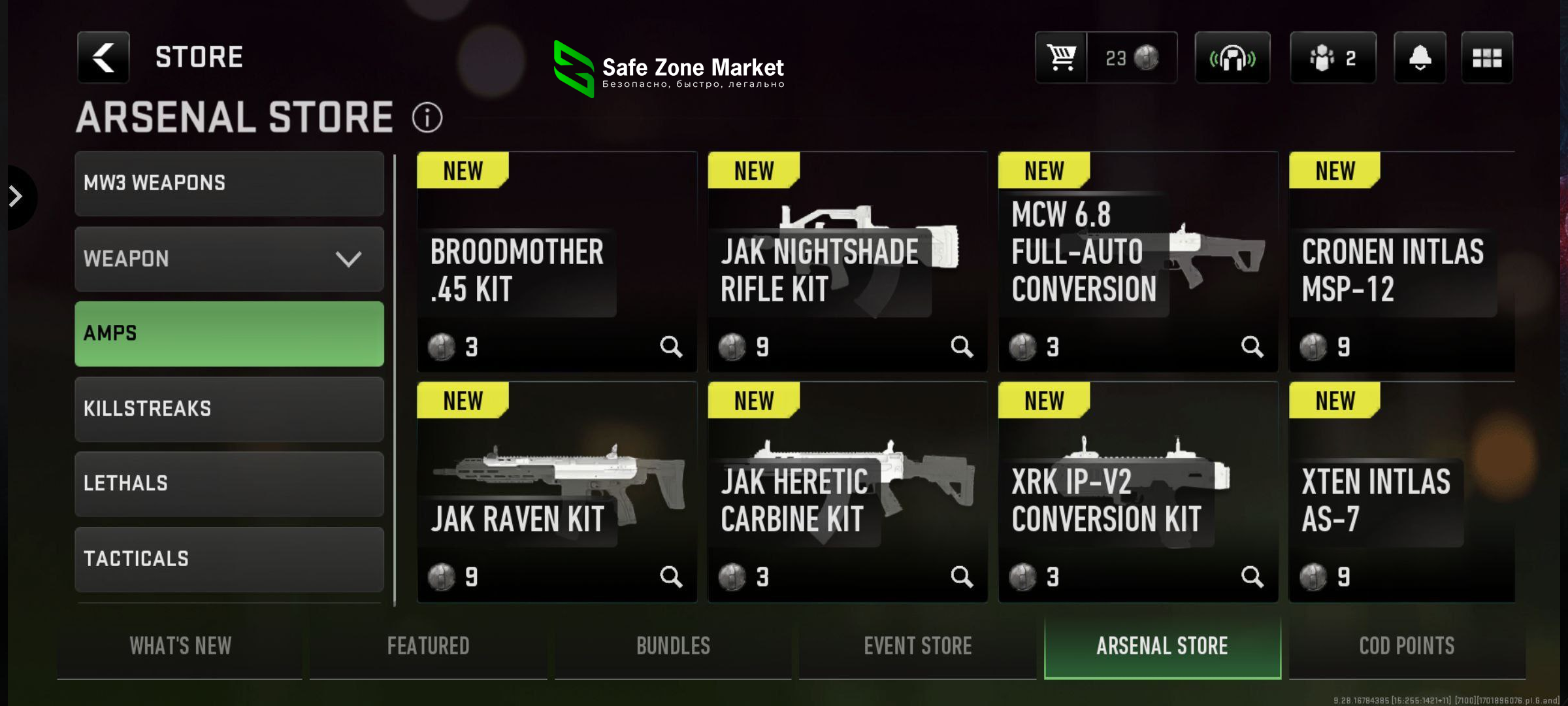Switch to the Bundles tab
Image resolution: width=1568 pixels, height=706 pixels.
coord(673,647)
